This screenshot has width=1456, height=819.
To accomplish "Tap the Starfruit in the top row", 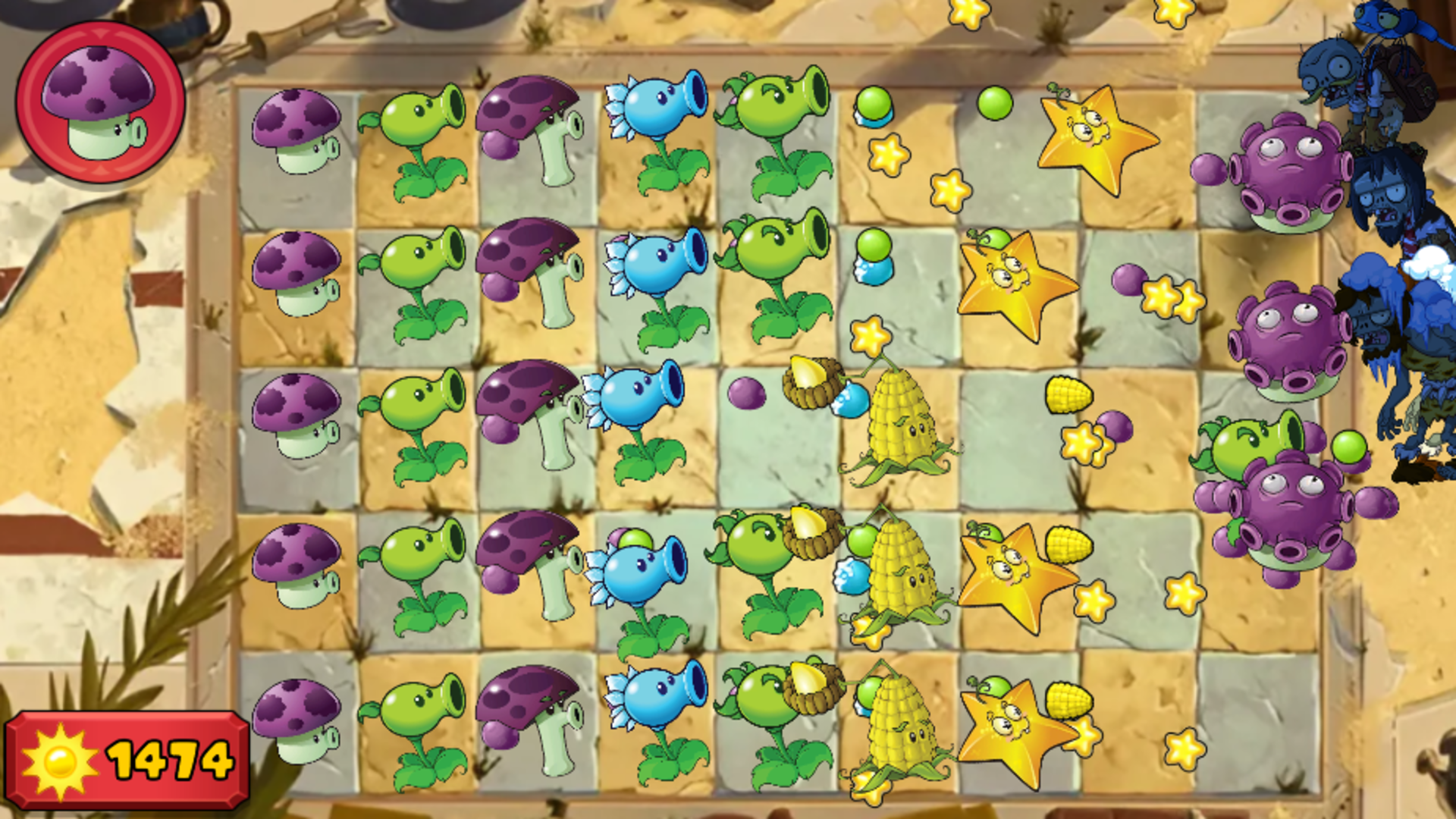I will tap(1097, 140).
